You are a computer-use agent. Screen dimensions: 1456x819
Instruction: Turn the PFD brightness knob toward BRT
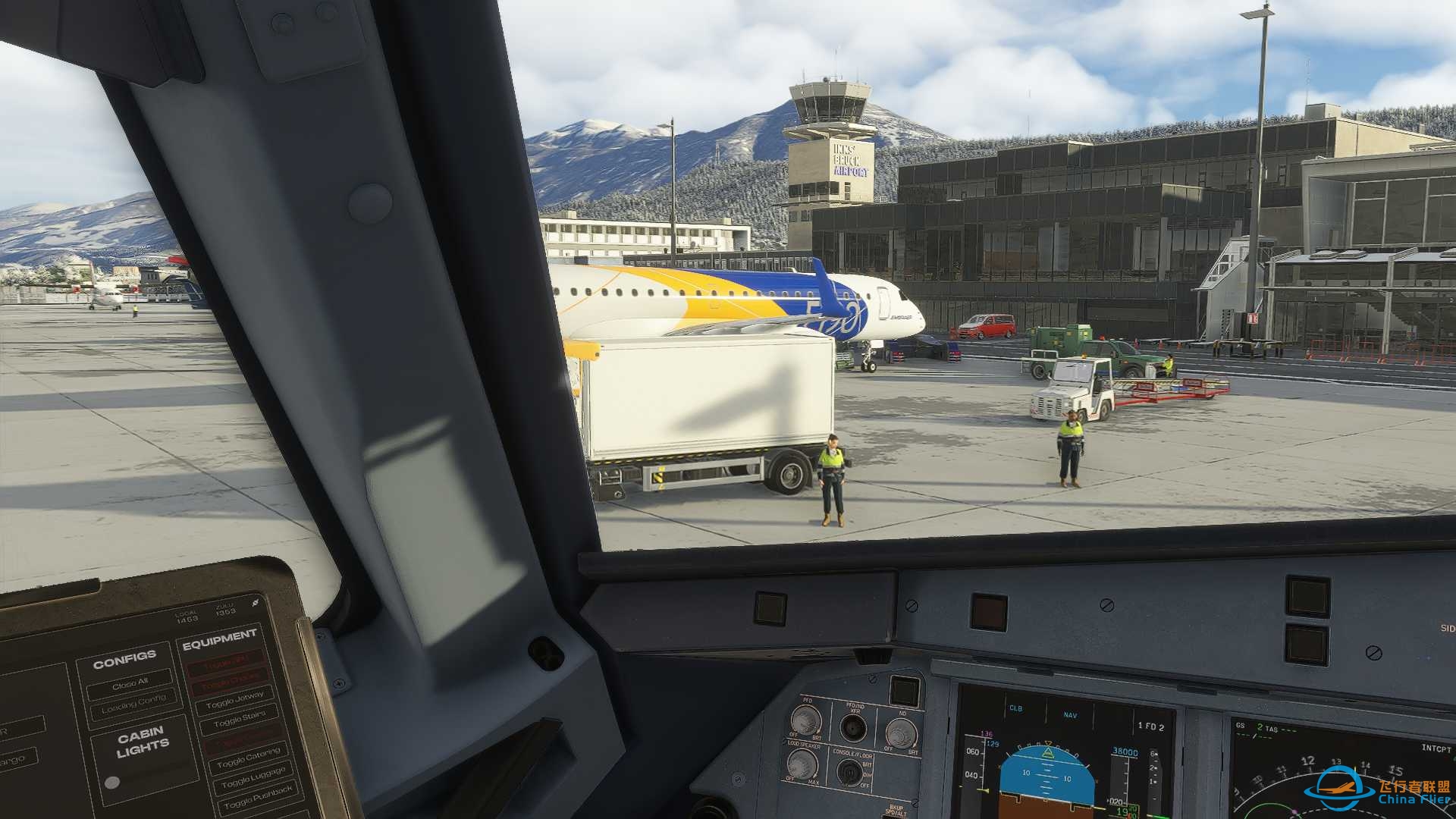click(x=807, y=720)
